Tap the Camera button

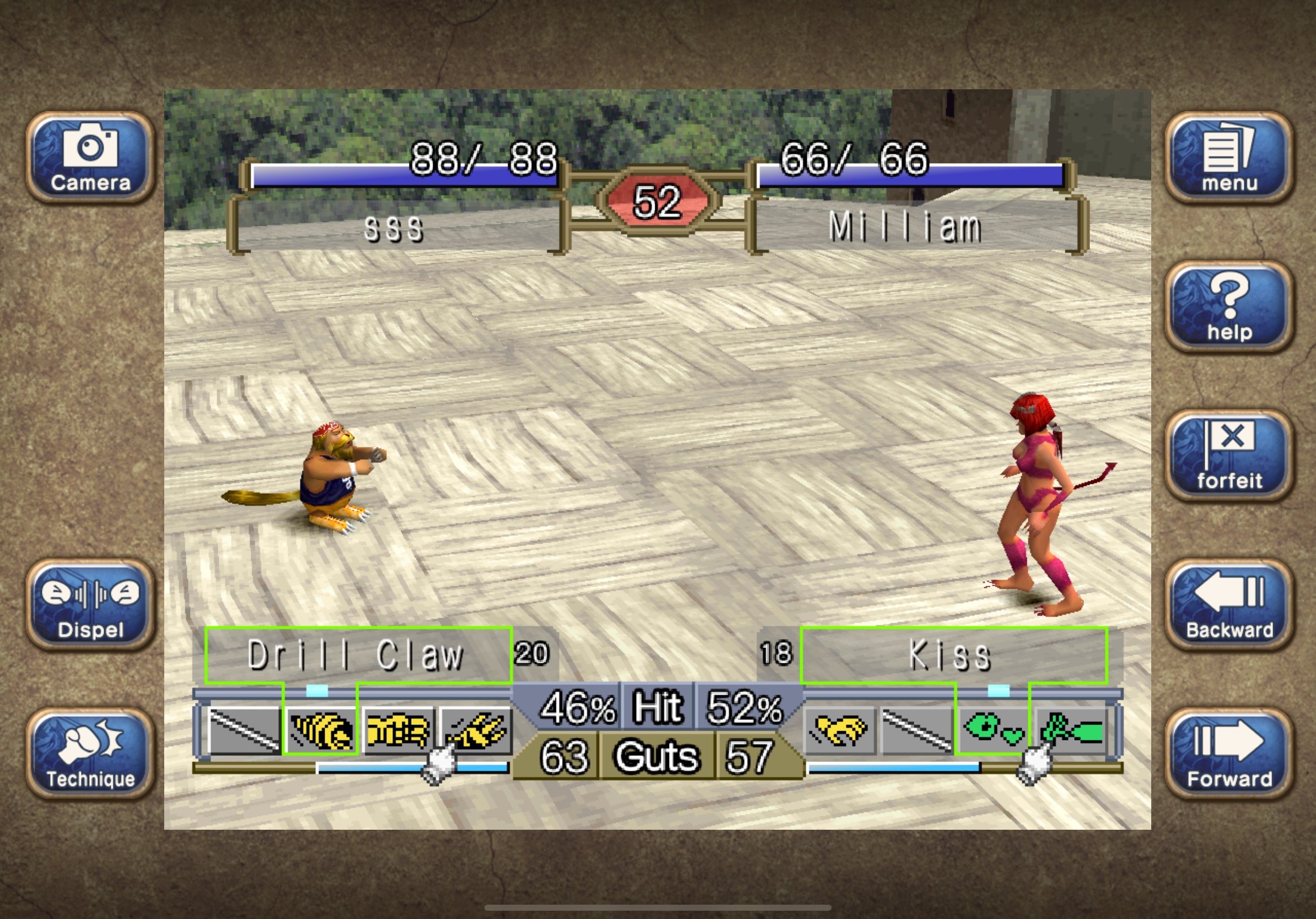pyautogui.click(x=90, y=158)
